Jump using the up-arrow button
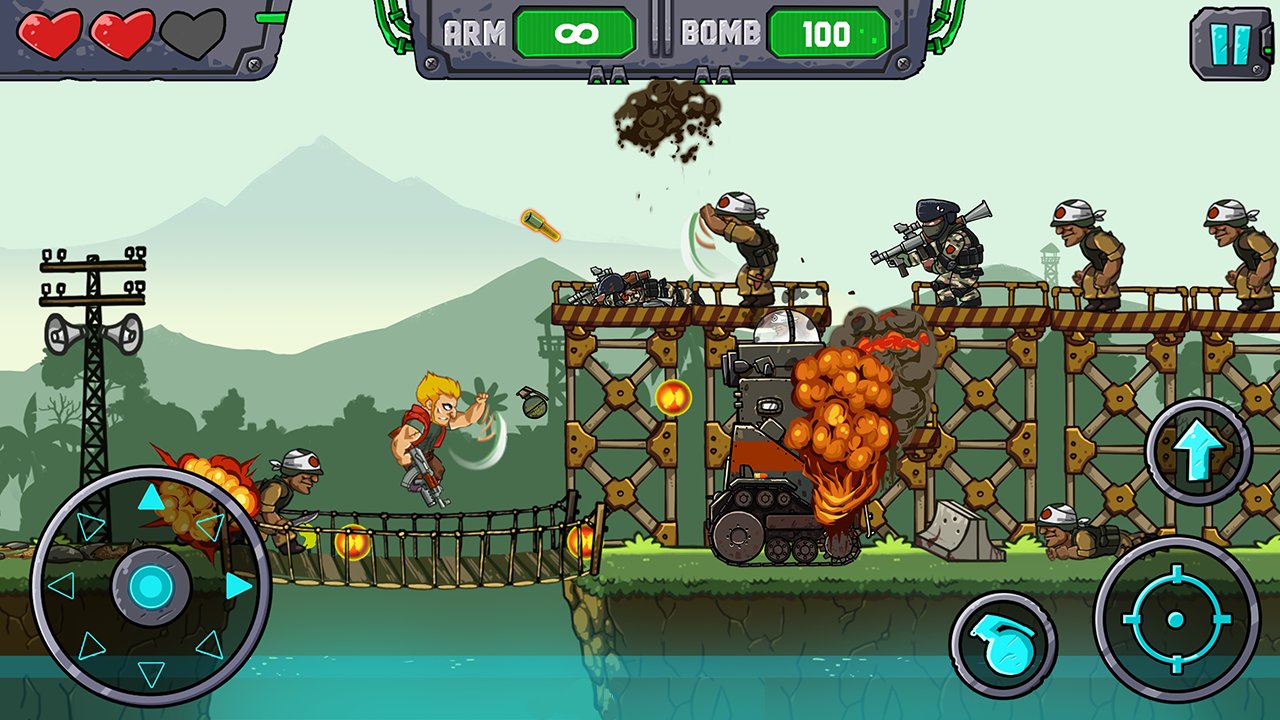 (x=1198, y=451)
